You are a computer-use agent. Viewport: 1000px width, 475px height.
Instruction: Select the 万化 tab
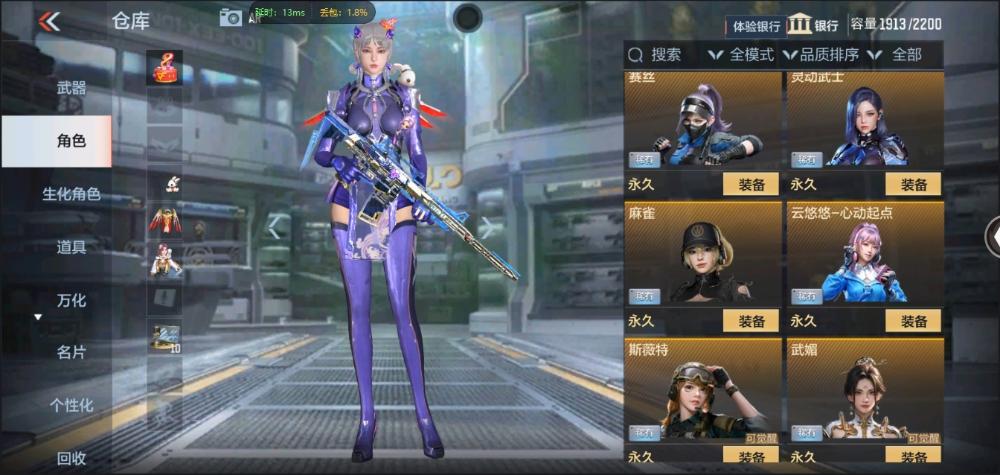[x=71, y=300]
